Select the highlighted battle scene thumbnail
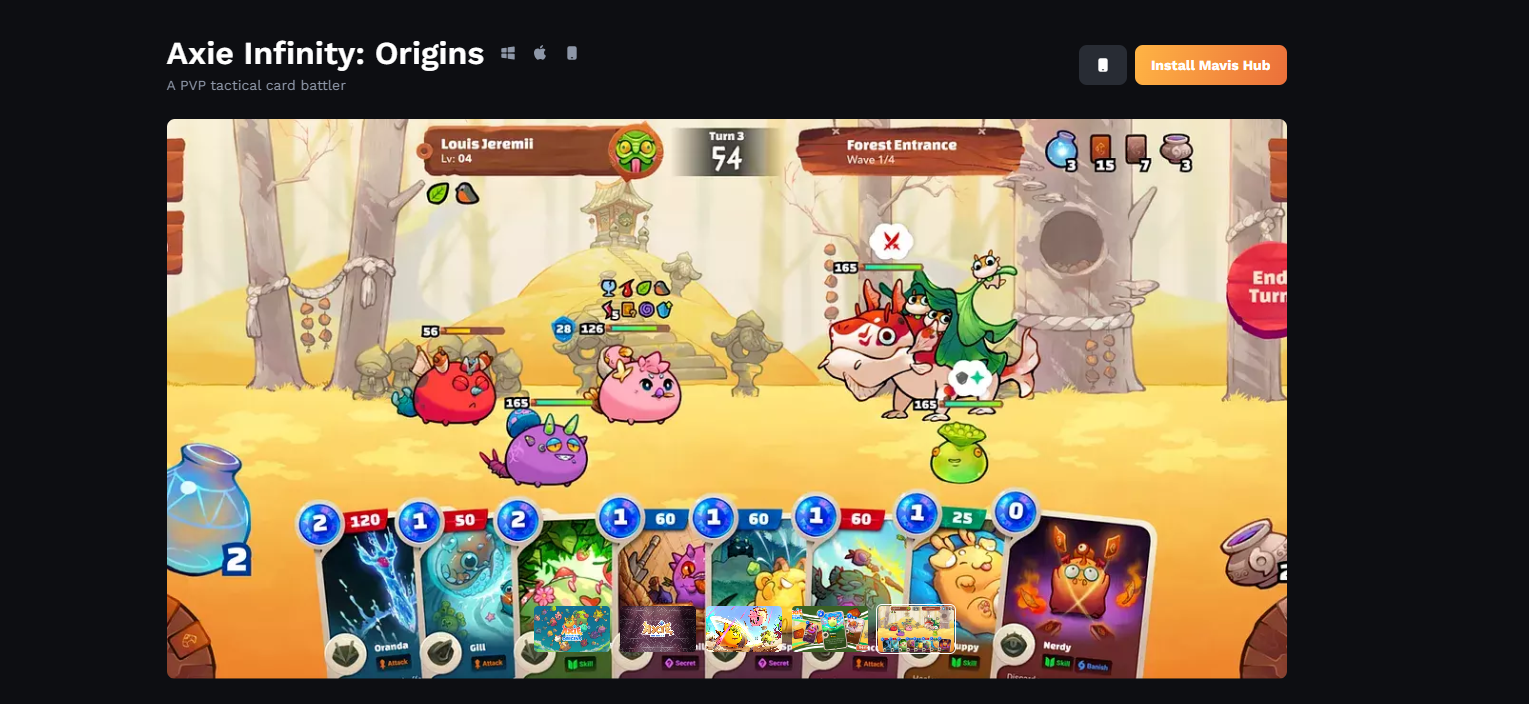1529x704 pixels. (915, 629)
